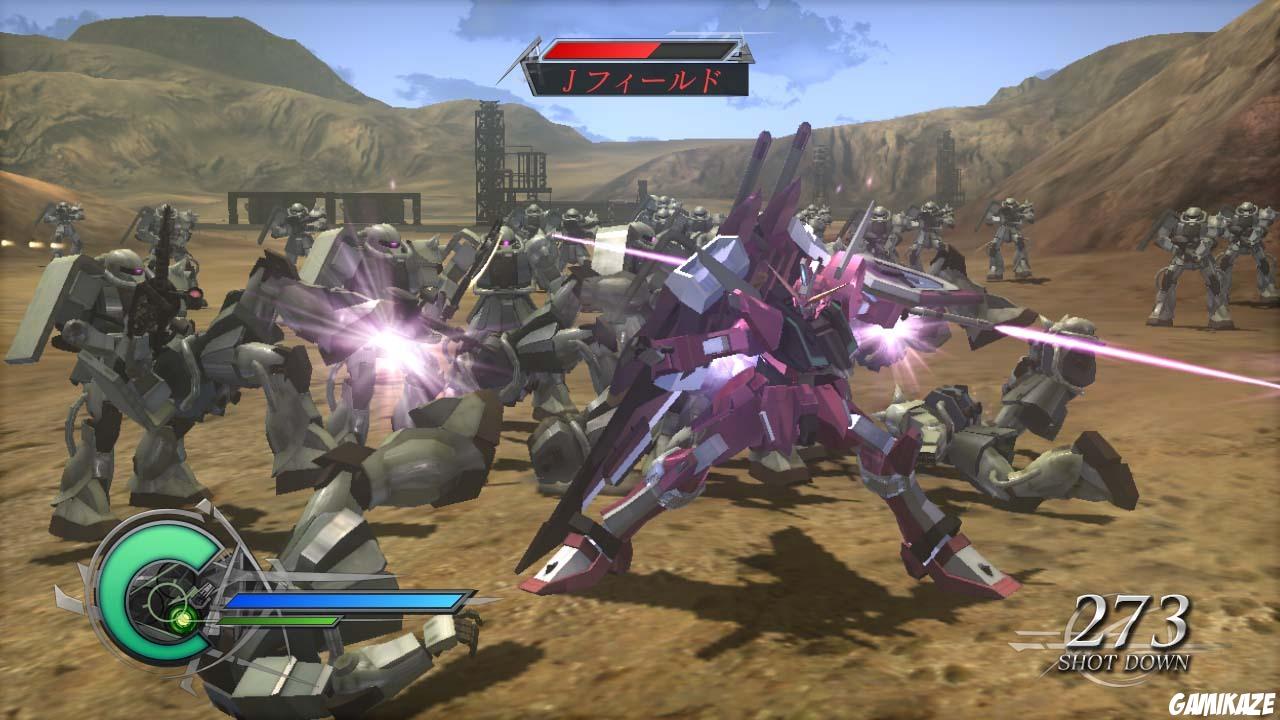Viewport: 1280px width, 720px height.
Task: Click the empty dark segment of the boss gauge
Action: [x=695, y=47]
